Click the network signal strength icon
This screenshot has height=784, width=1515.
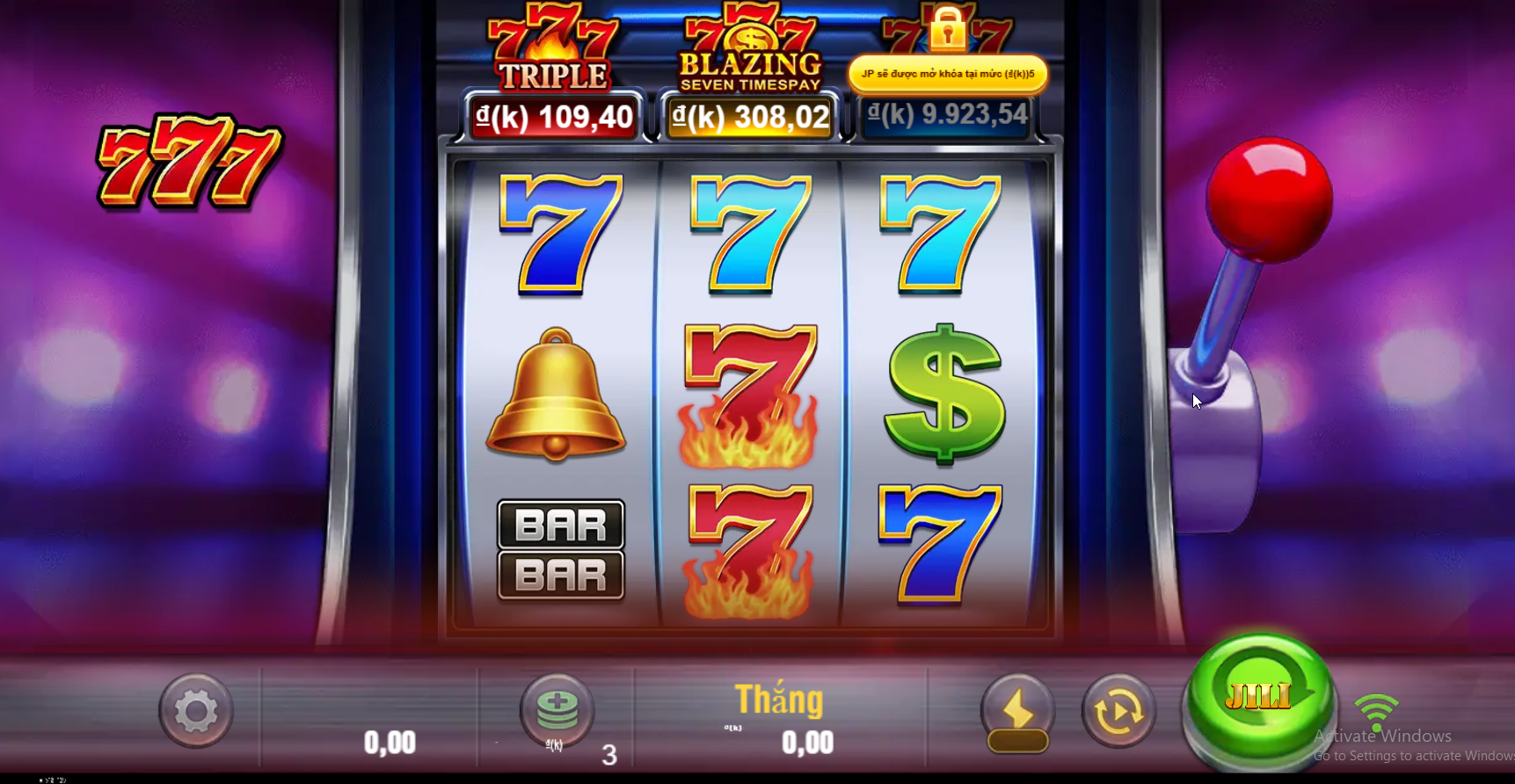point(1376,712)
